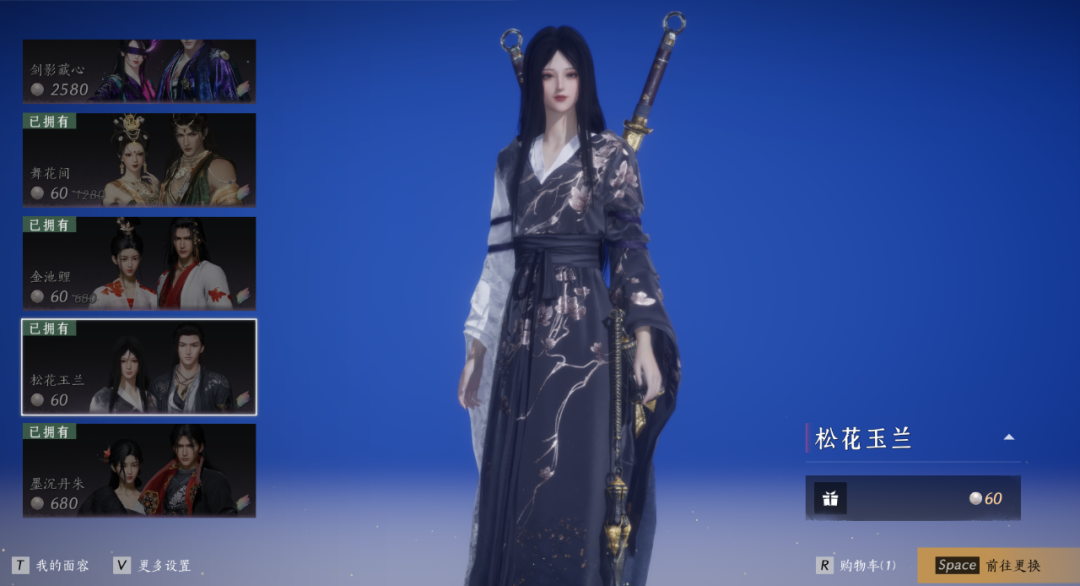Viewport: 1080px width, 586px height.
Task: Open 更多设置 settings
Action: pos(152,566)
